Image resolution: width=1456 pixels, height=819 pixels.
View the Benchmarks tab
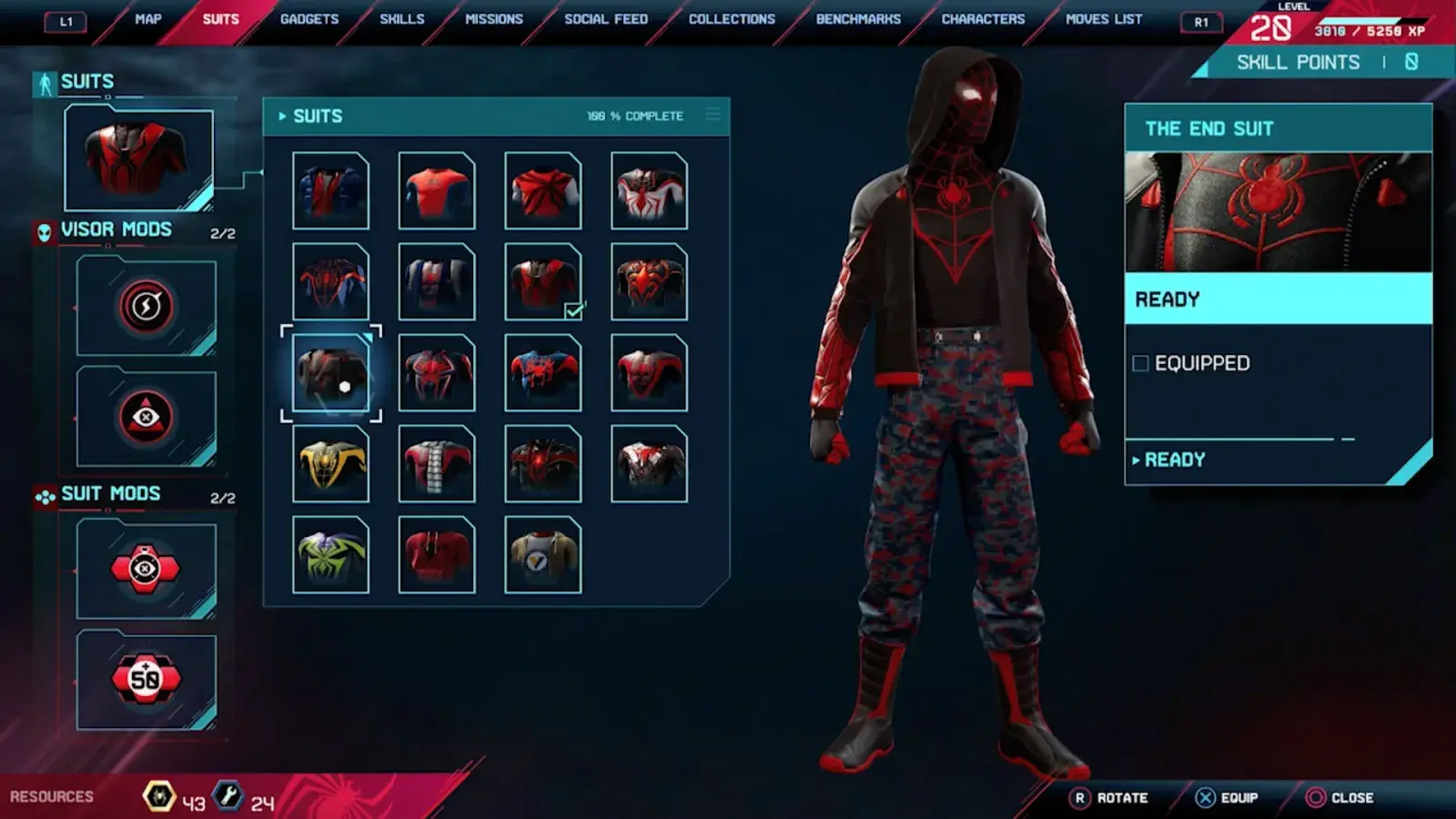point(858,19)
